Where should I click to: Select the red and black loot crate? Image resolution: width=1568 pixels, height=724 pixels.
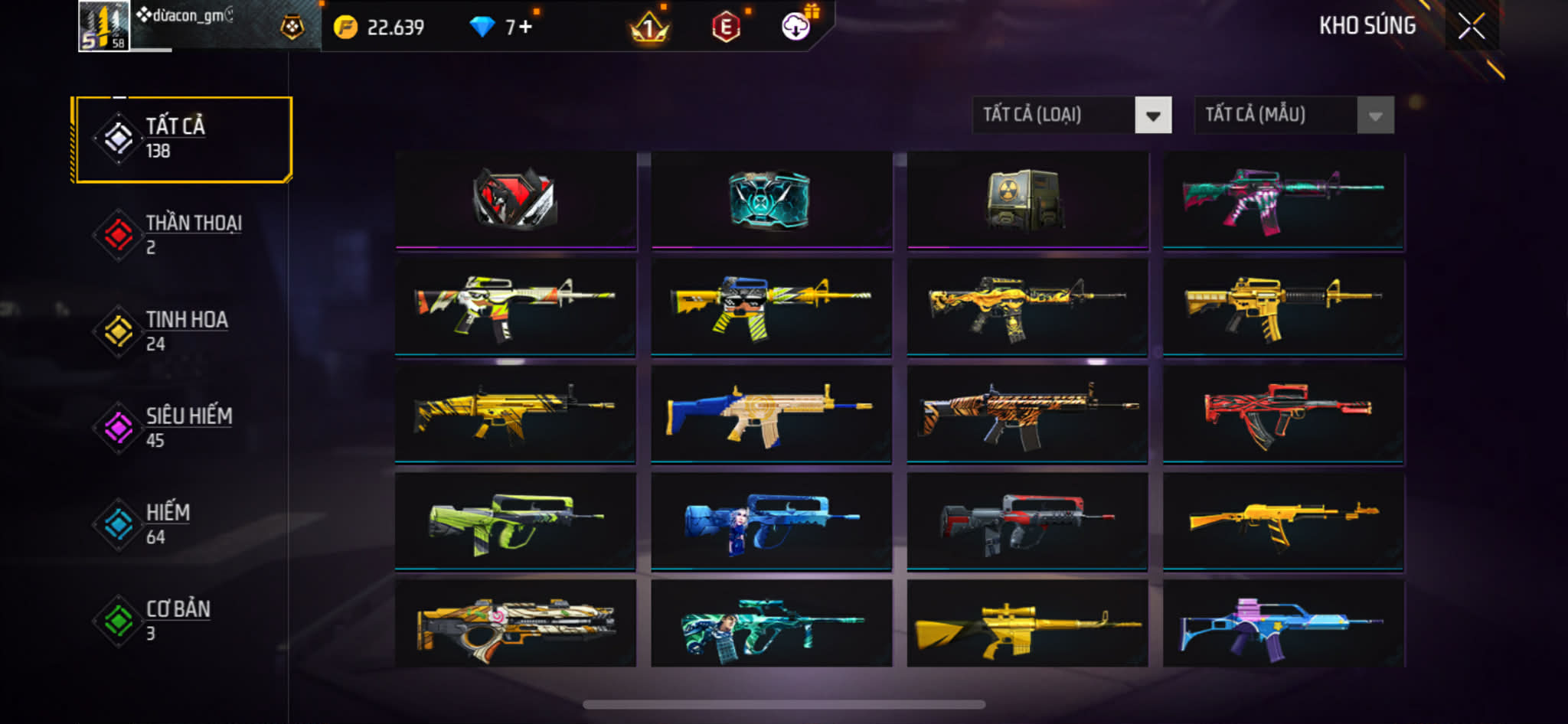(x=515, y=199)
